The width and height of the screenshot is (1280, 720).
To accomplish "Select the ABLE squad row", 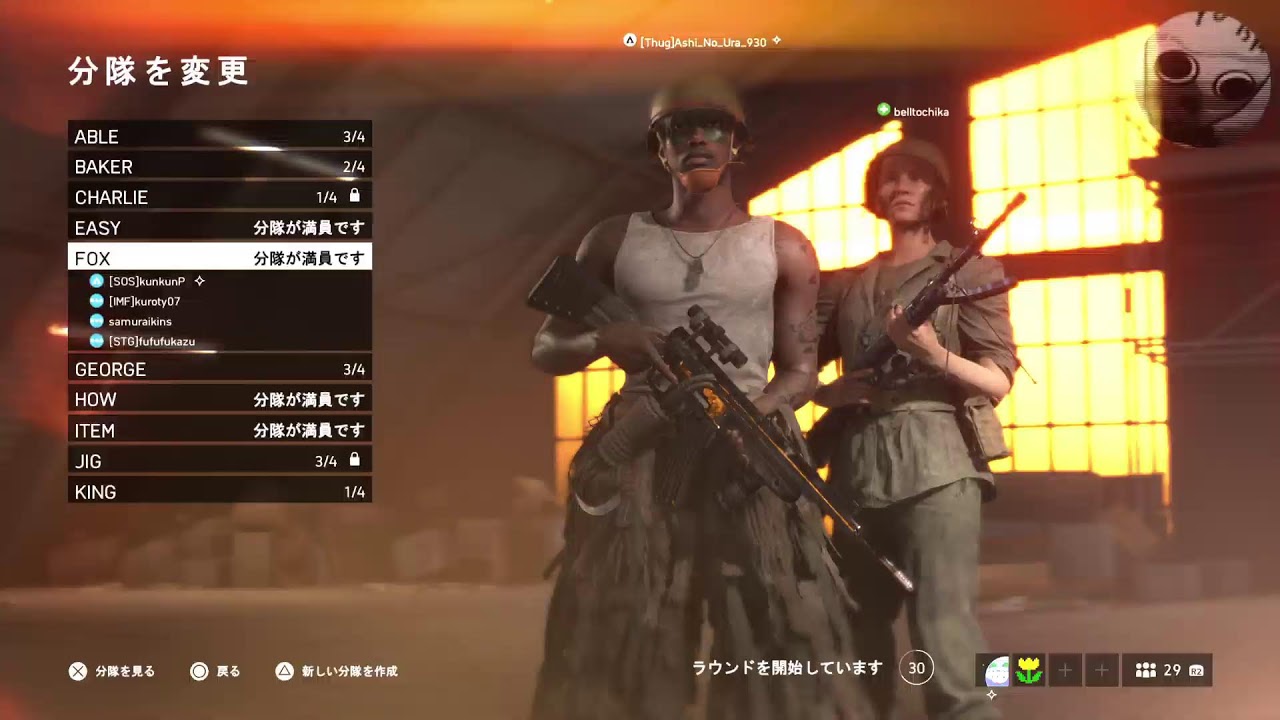I will click(219, 136).
